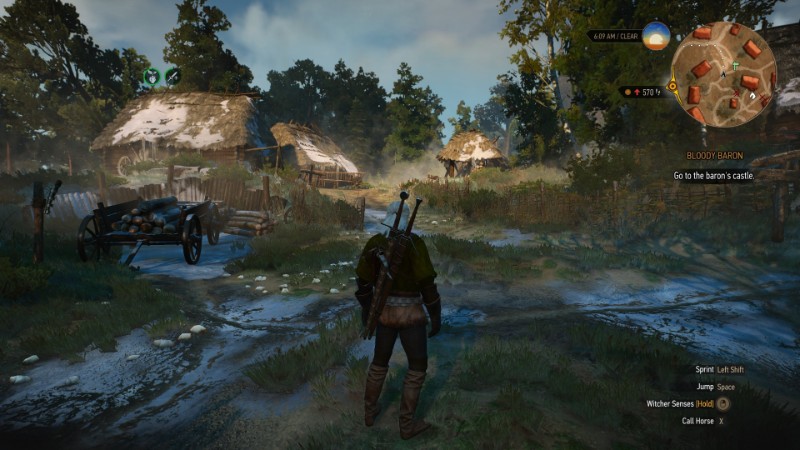This screenshot has height=450, width=800.
Task: Click the green sword buff icon
Action: click(173, 75)
